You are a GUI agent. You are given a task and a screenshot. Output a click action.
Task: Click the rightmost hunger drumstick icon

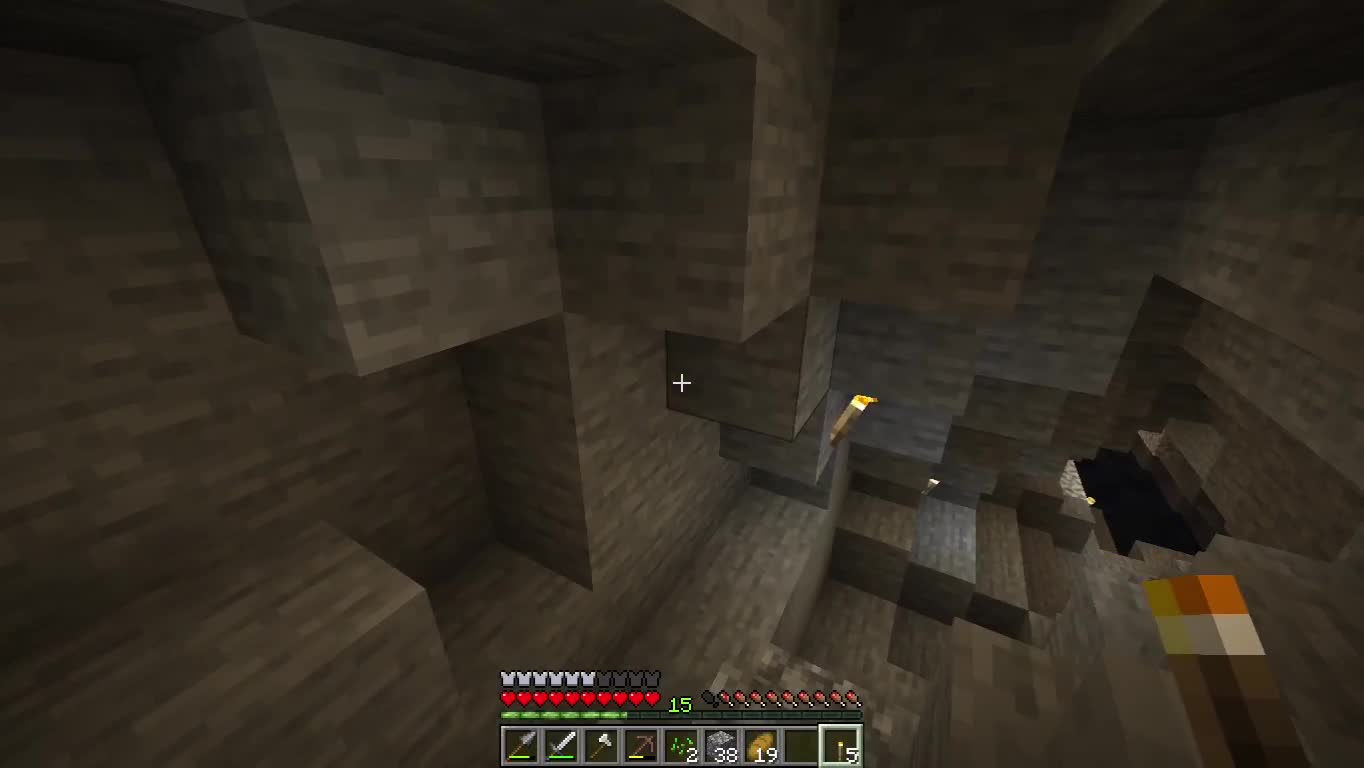850,697
